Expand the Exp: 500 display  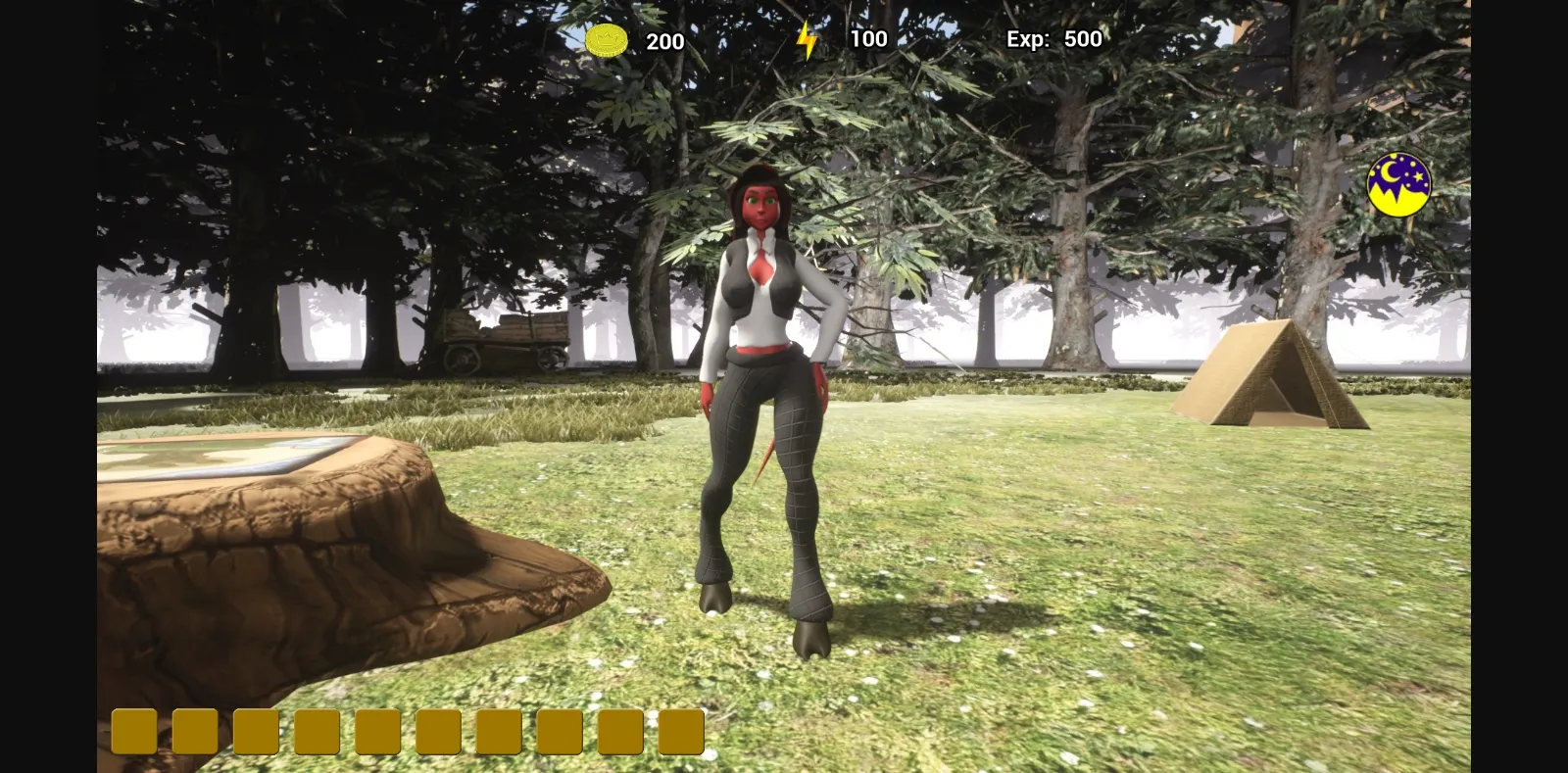point(1053,39)
